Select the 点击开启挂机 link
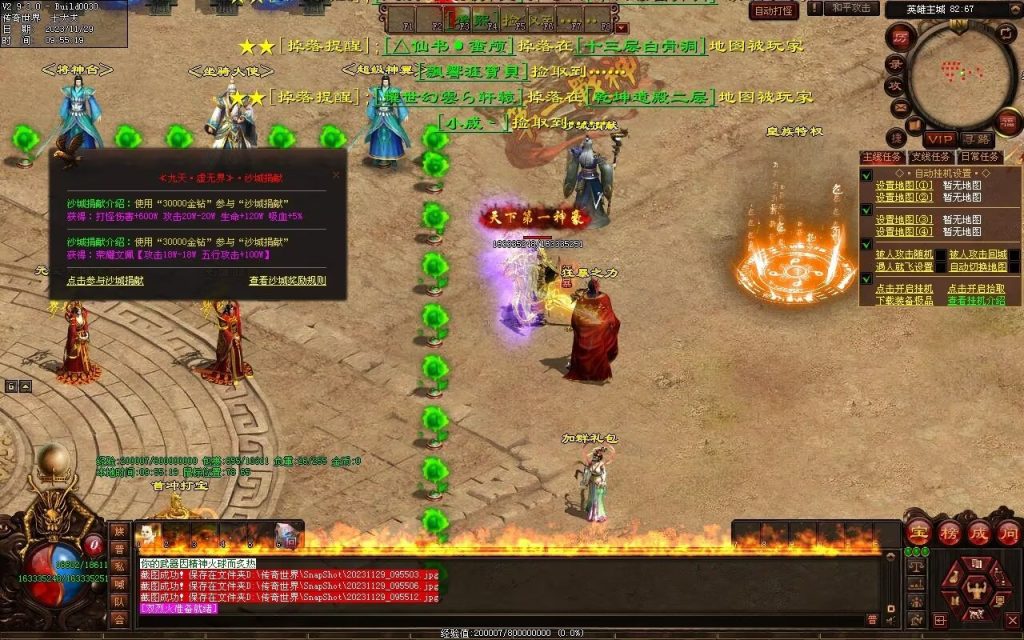The width and height of the screenshot is (1024, 640). pyautogui.click(x=904, y=289)
